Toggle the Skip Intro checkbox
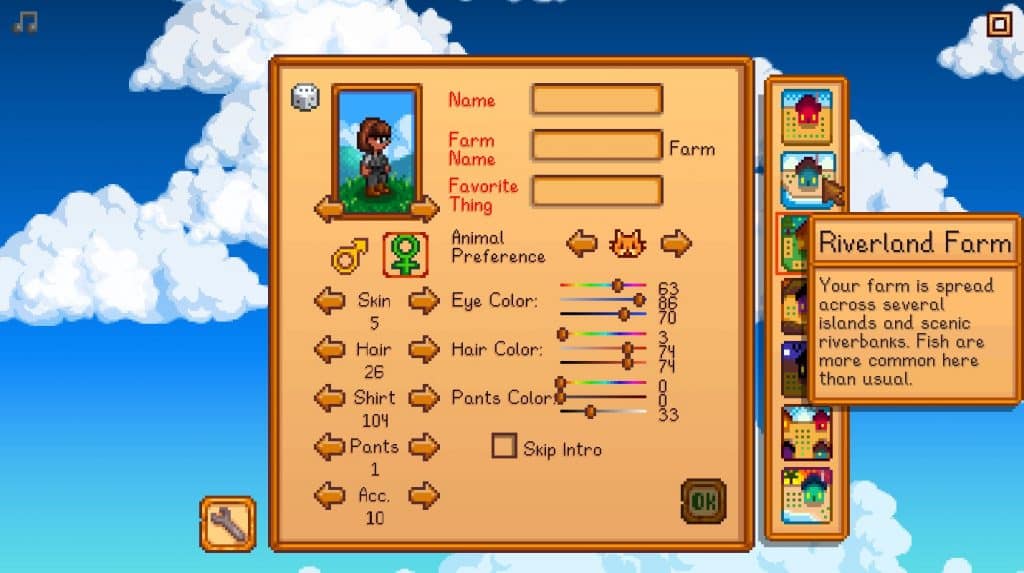 coord(504,446)
